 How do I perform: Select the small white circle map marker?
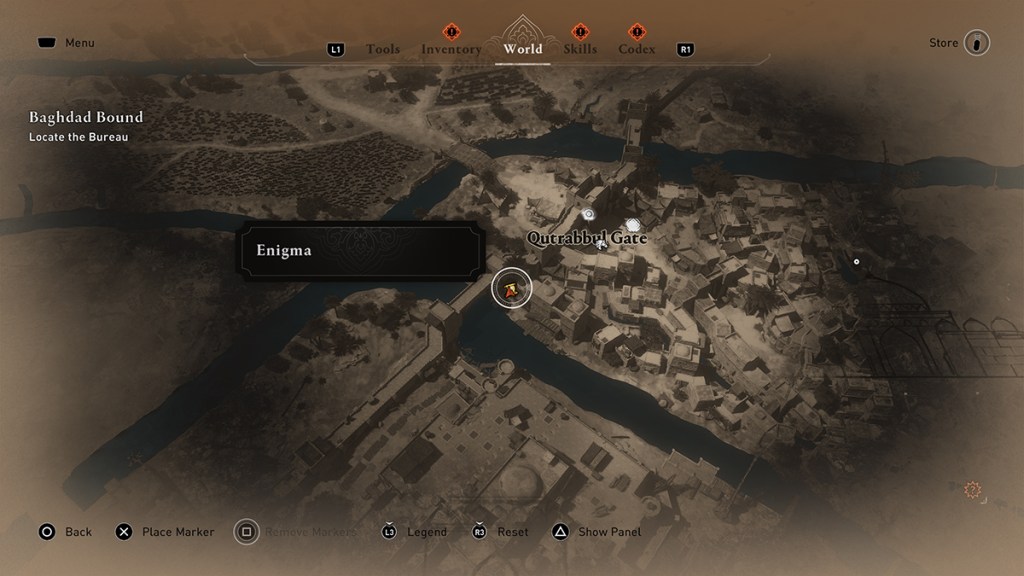click(856, 262)
